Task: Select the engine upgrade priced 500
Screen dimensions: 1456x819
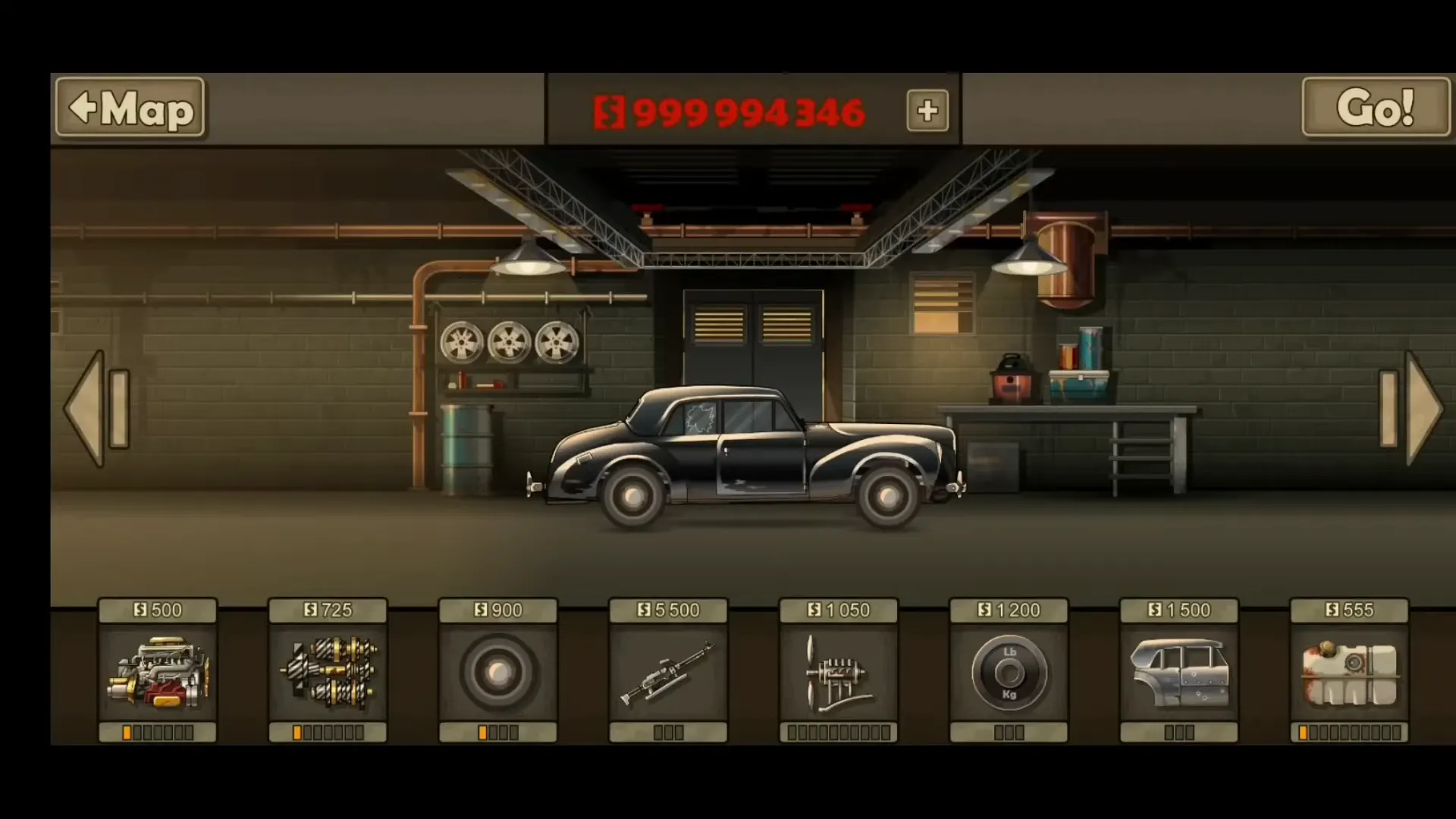Action: [x=158, y=675]
